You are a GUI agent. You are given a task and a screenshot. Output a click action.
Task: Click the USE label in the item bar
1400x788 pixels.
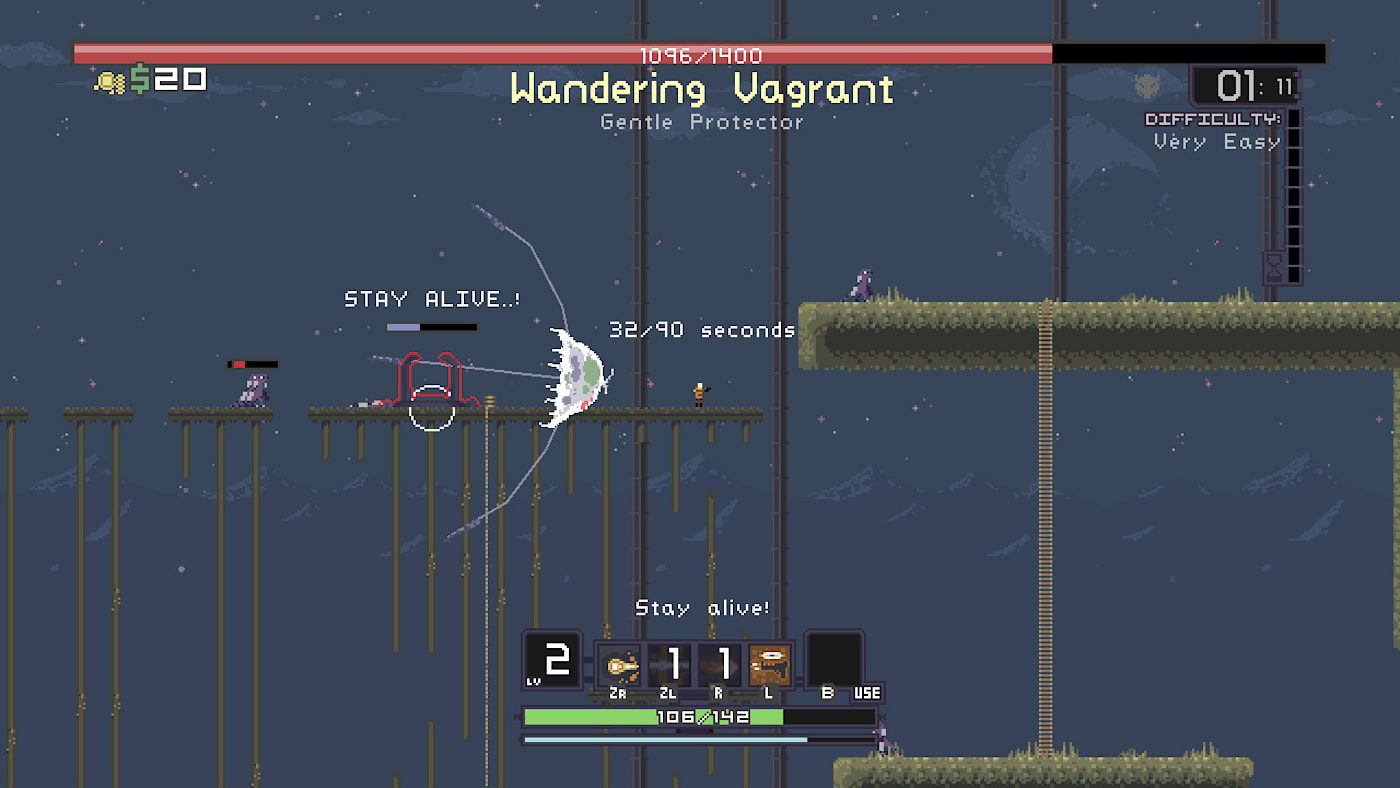(867, 693)
